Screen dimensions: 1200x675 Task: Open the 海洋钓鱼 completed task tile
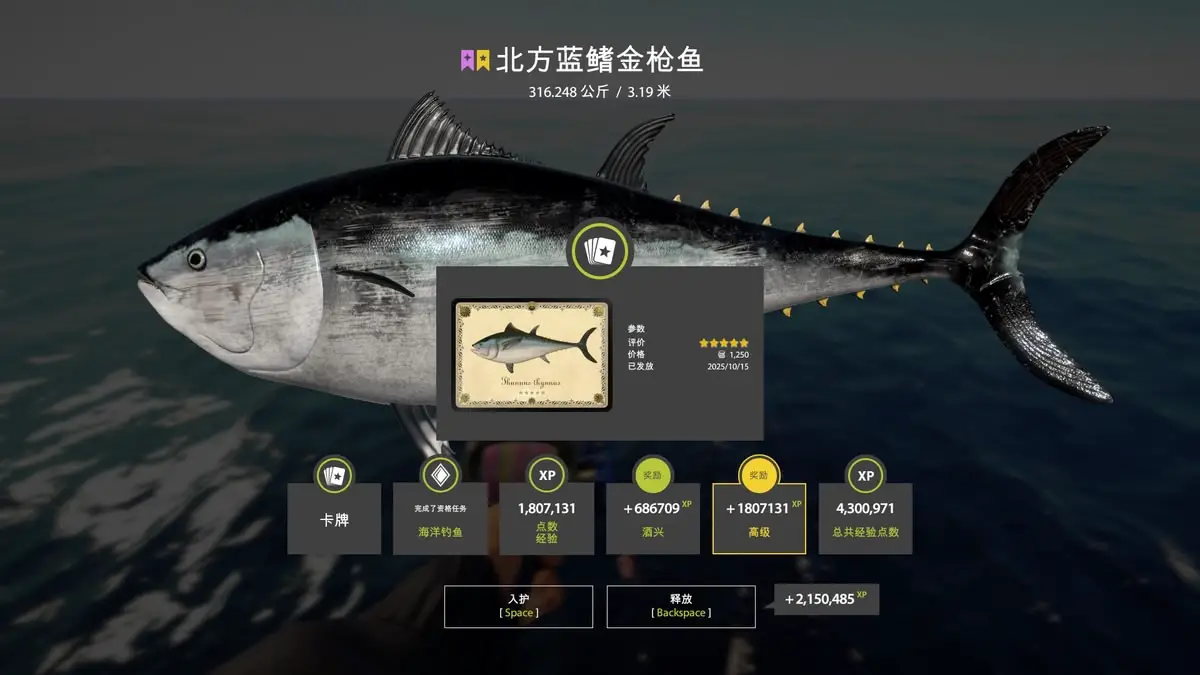click(440, 519)
